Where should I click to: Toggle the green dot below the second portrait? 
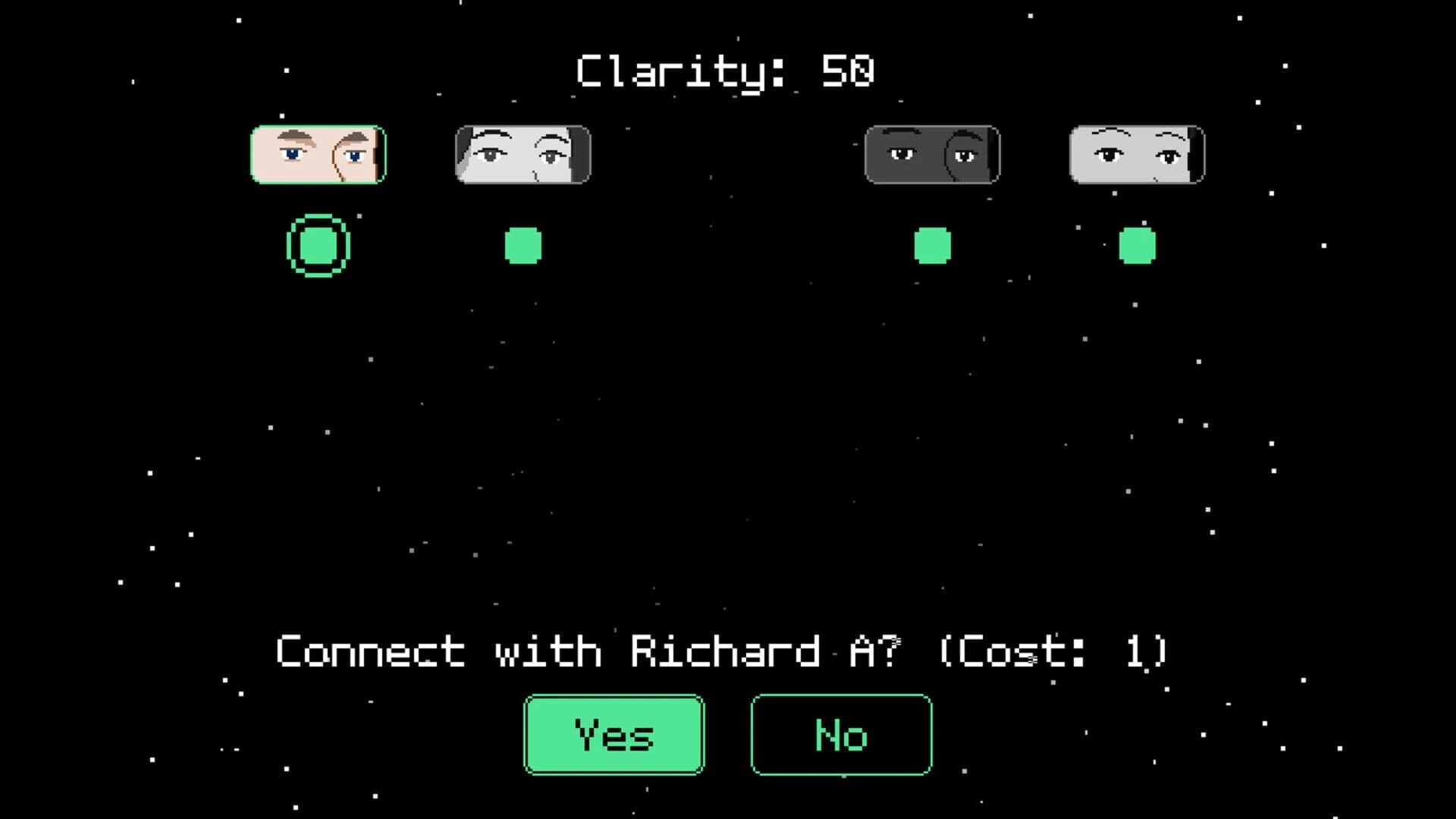pos(523,244)
